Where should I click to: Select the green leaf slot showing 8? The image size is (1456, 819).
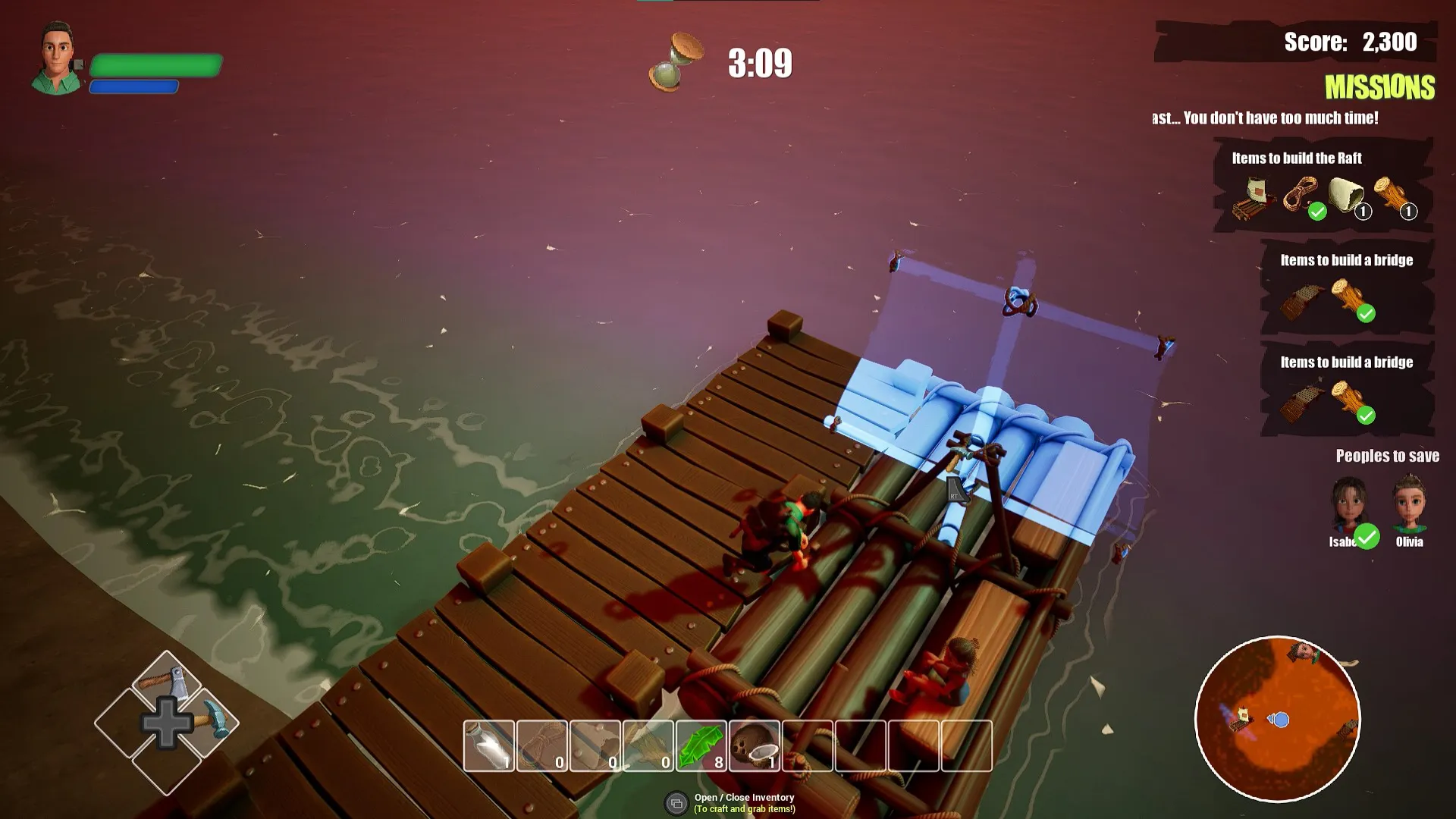pyautogui.click(x=699, y=745)
